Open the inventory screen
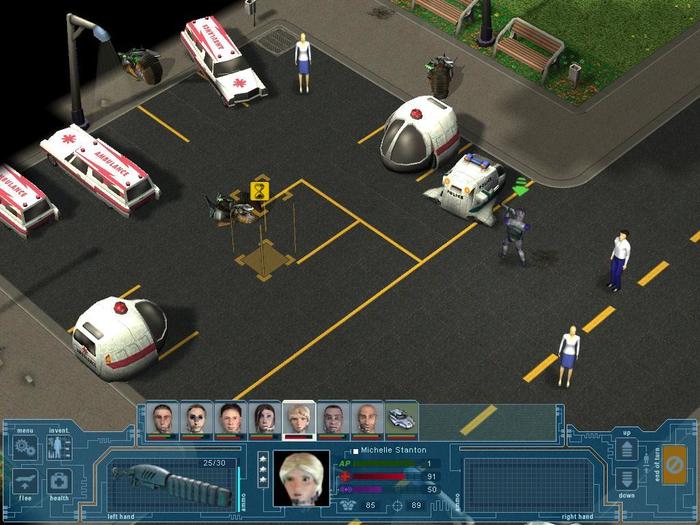This screenshot has width=700, height=525. (59, 447)
